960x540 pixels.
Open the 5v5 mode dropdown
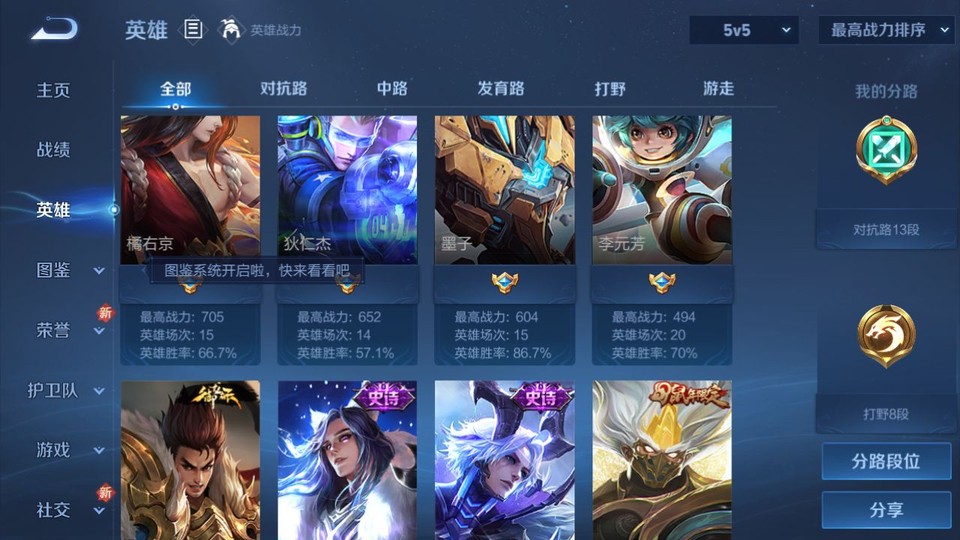point(744,30)
